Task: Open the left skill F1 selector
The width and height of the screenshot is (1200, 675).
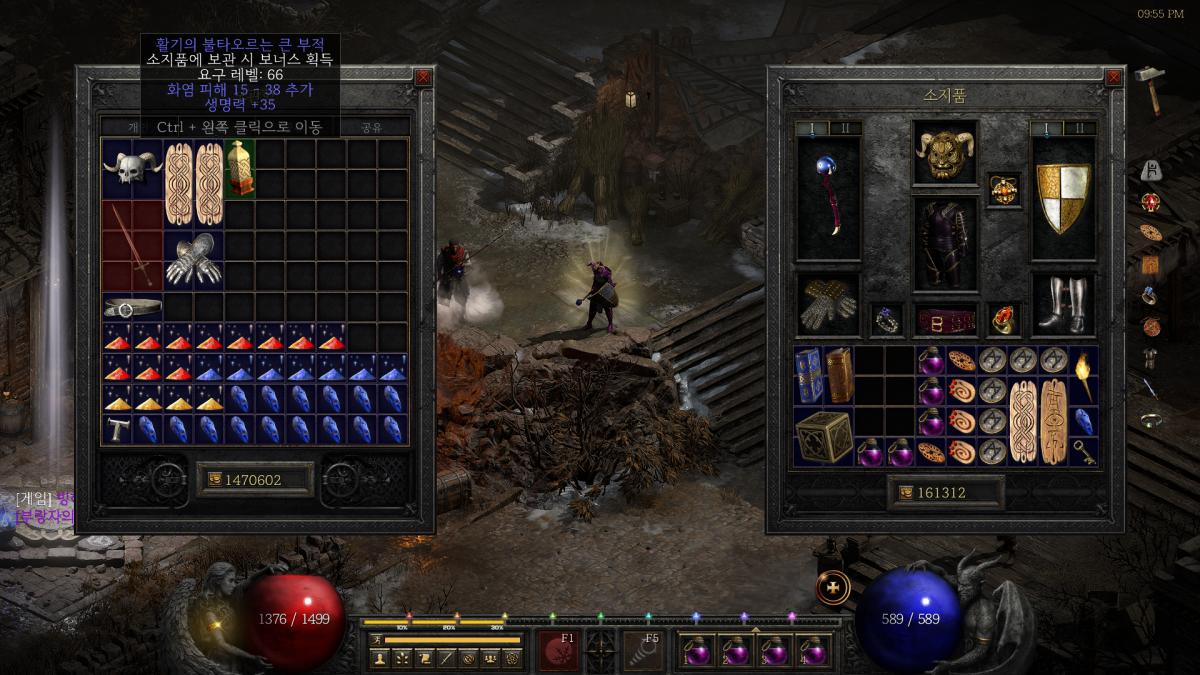Action: [x=559, y=650]
